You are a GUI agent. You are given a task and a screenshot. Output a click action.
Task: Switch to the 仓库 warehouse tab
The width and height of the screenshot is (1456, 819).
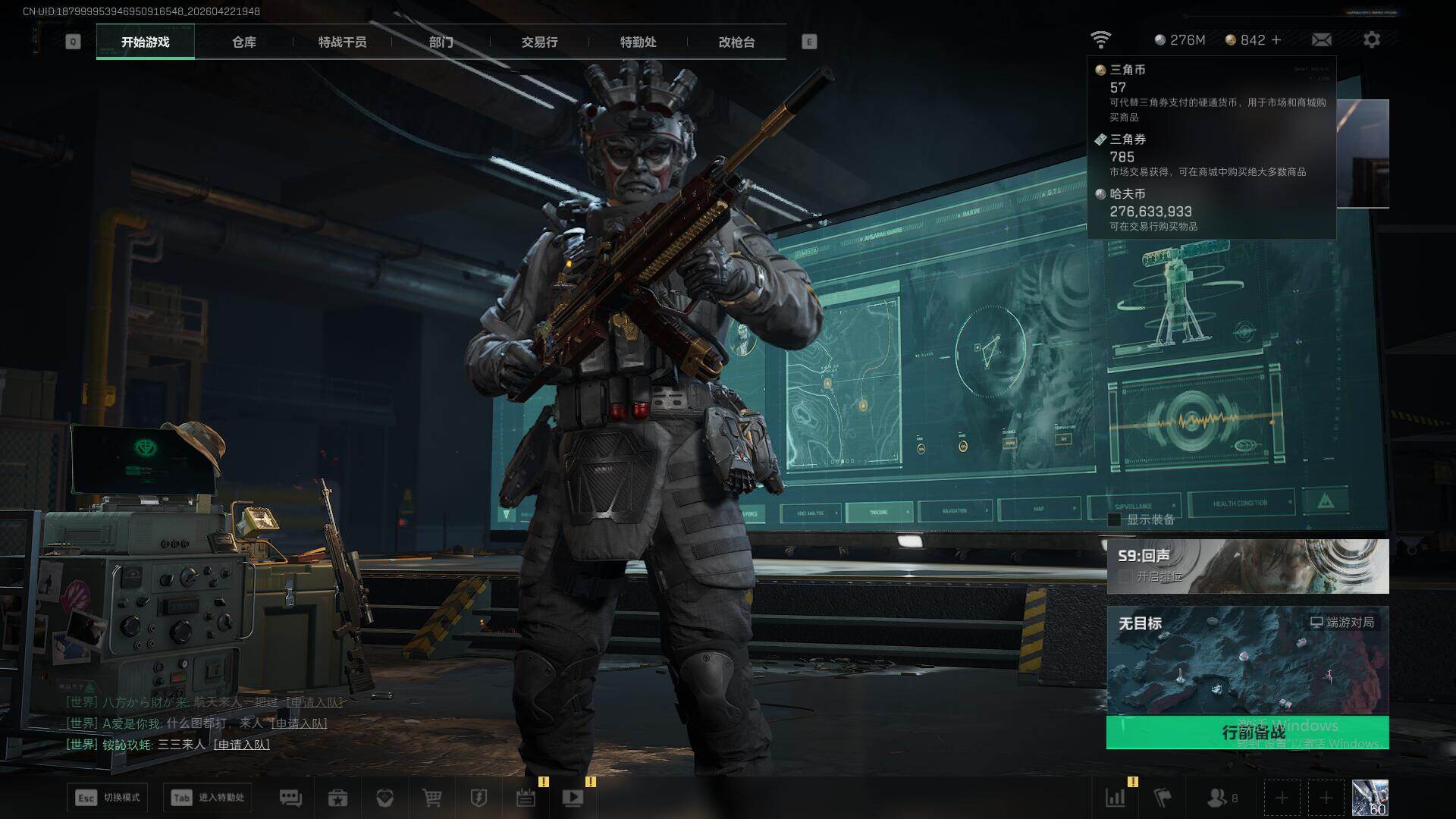pos(243,42)
